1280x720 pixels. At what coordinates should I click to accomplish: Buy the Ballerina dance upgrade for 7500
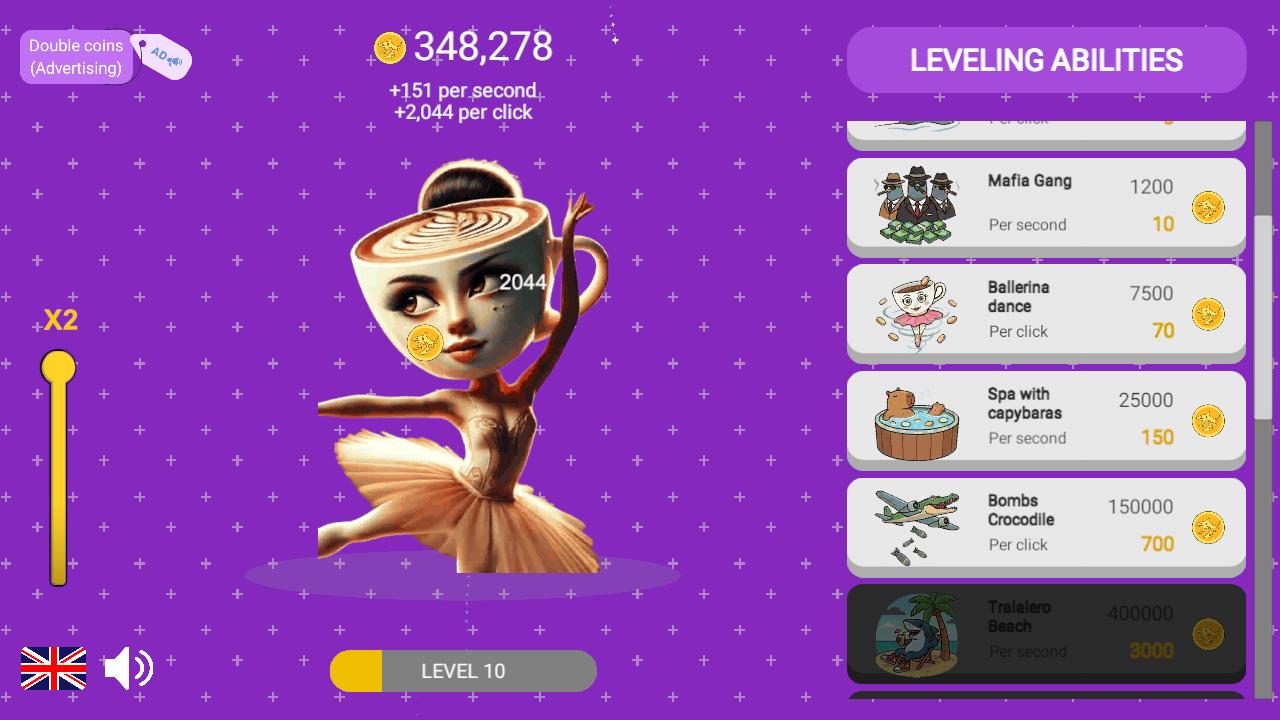pyautogui.click(x=1046, y=310)
